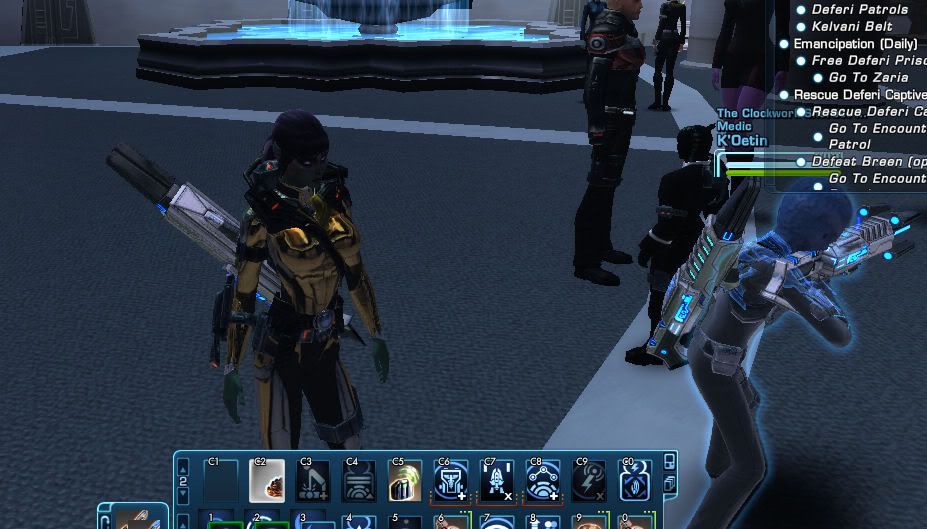Open the Rescue Deferi Captives mission
The width and height of the screenshot is (927, 529).
(859, 95)
